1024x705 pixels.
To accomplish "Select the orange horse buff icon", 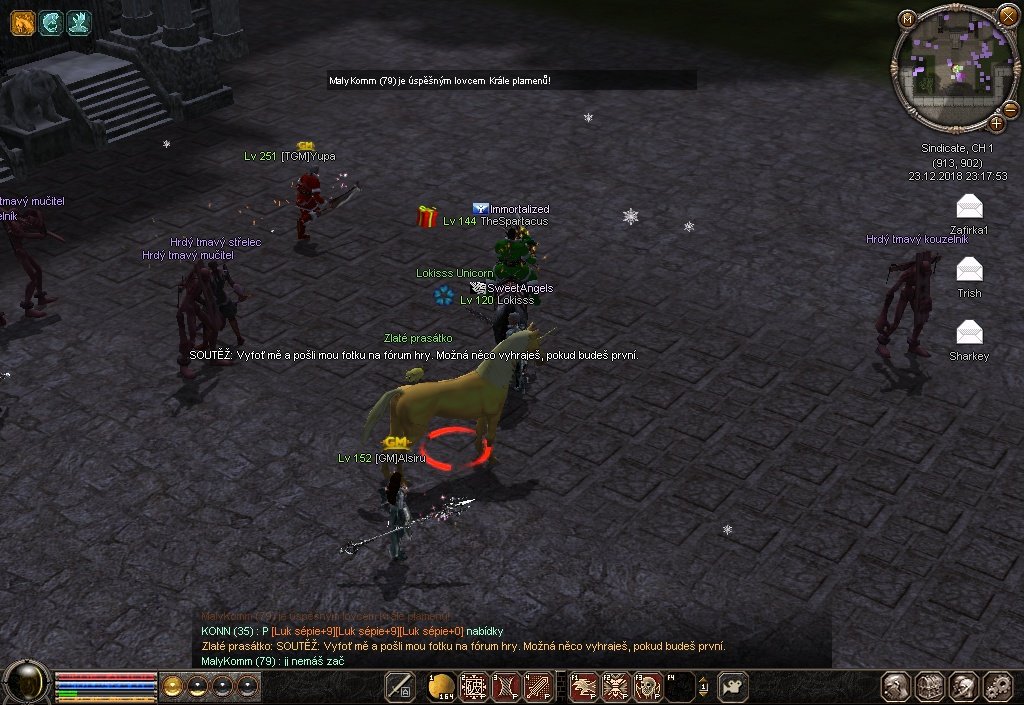I will [23, 23].
